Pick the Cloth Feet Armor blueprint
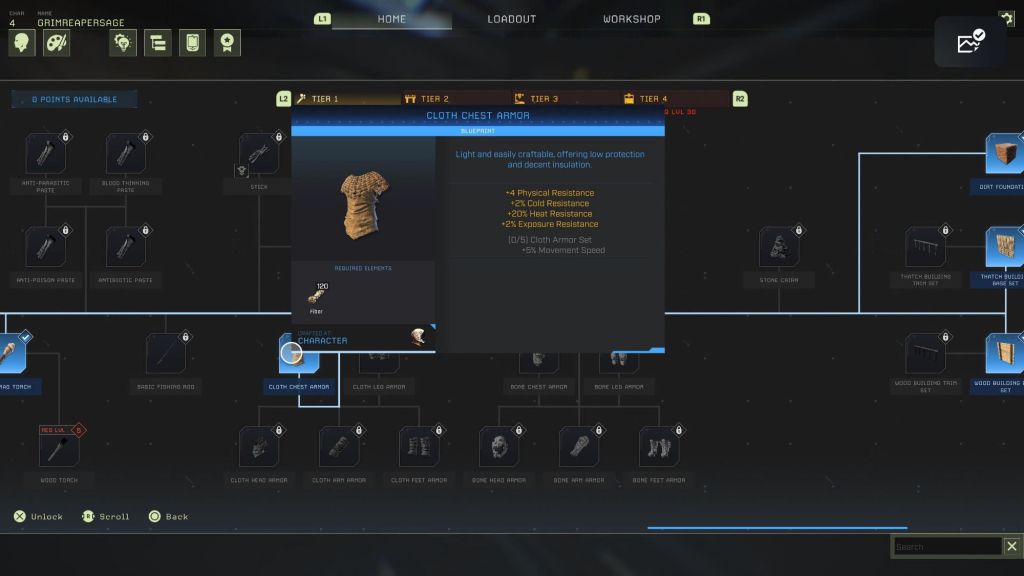This screenshot has width=1024, height=576. [x=419, y=447]
